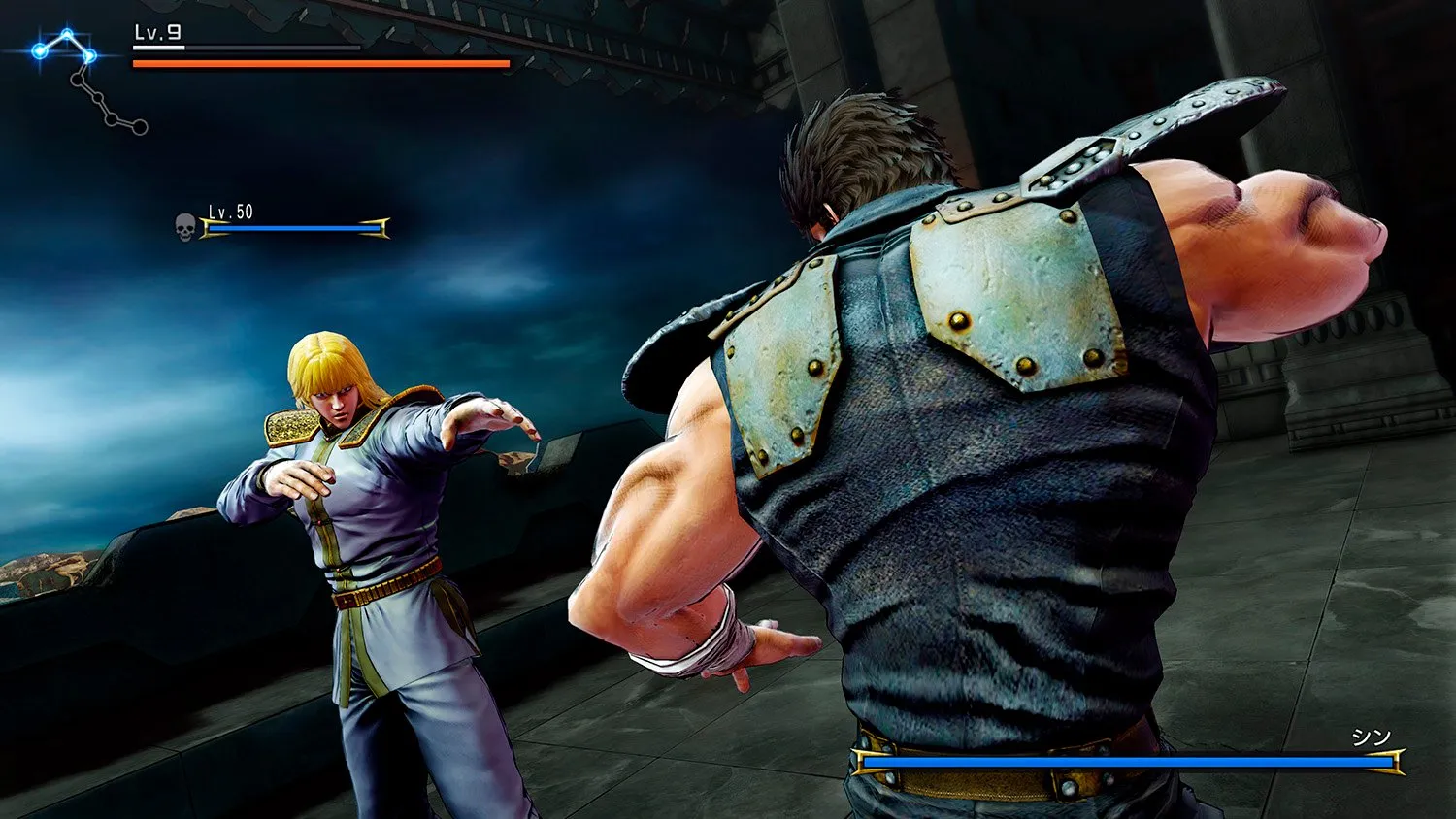Image resolution: width=1456 pixels, height=819 pixels.
Task: Click the Lv.9 player level label
Action: [x=155, y=30]
